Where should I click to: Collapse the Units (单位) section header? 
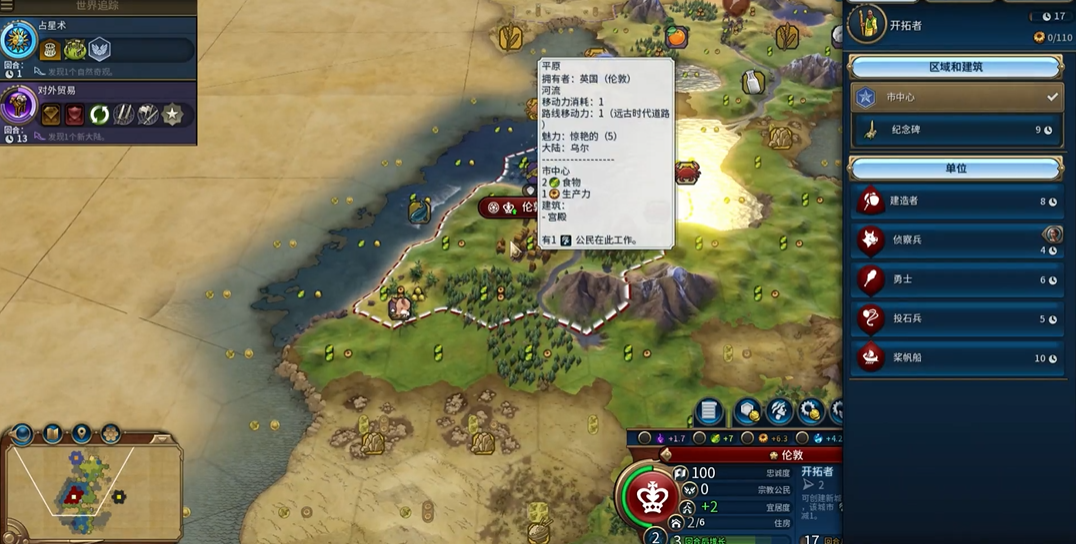955,168
